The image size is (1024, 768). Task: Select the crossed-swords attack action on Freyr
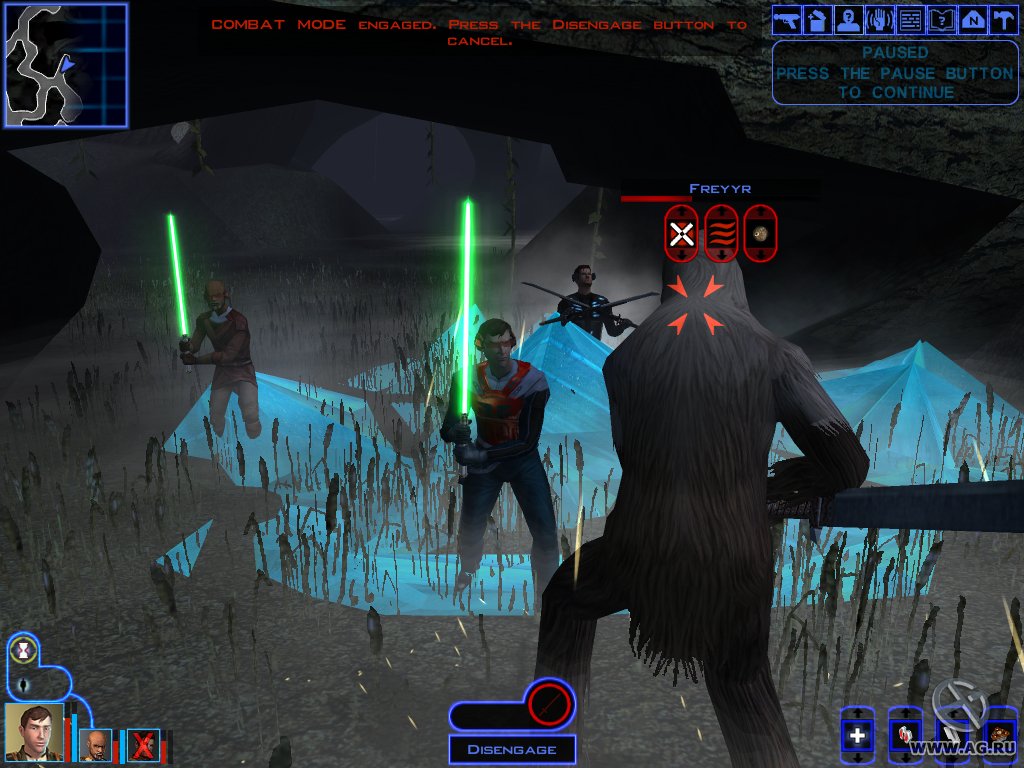click(x=681, y=235)
